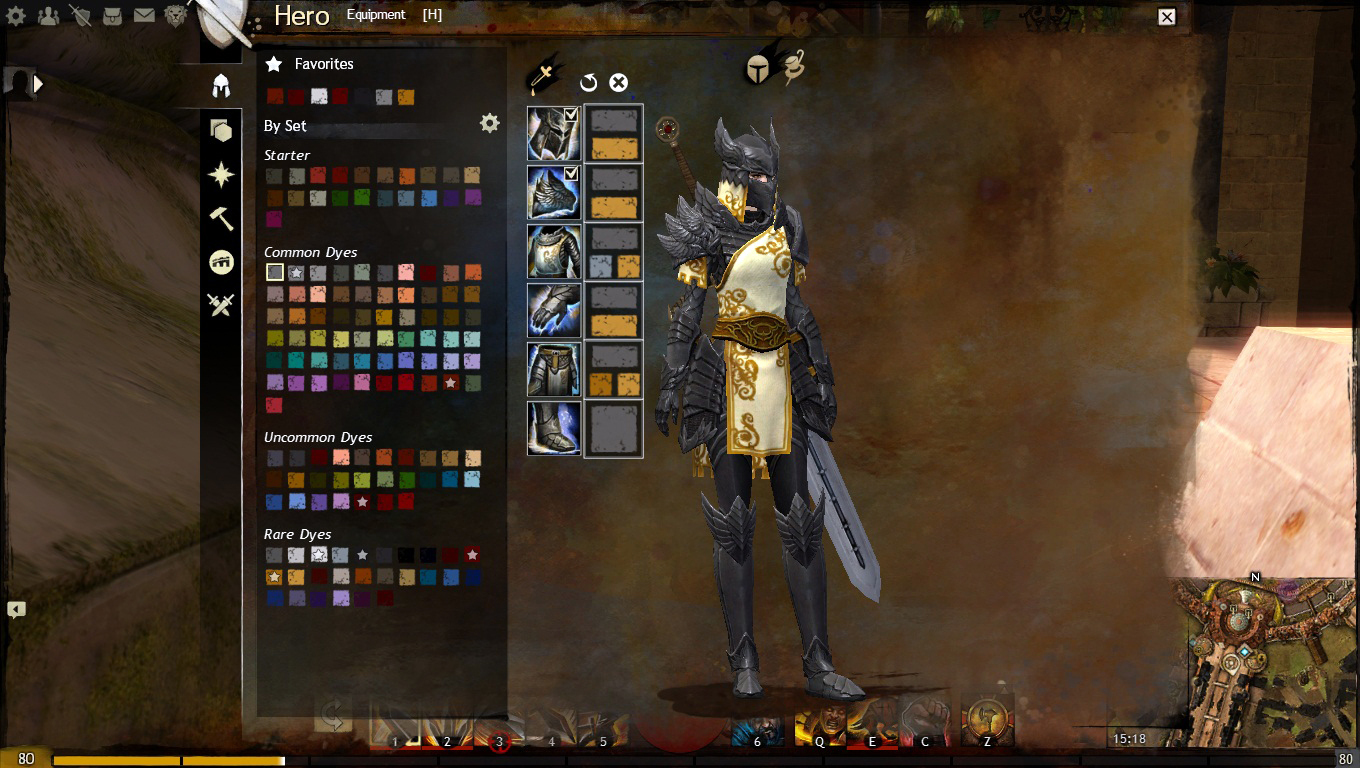Viewport: 1360px width, 768px height.
Task: Toggle the helmet preview icon above character
Action: click(760, 68)
